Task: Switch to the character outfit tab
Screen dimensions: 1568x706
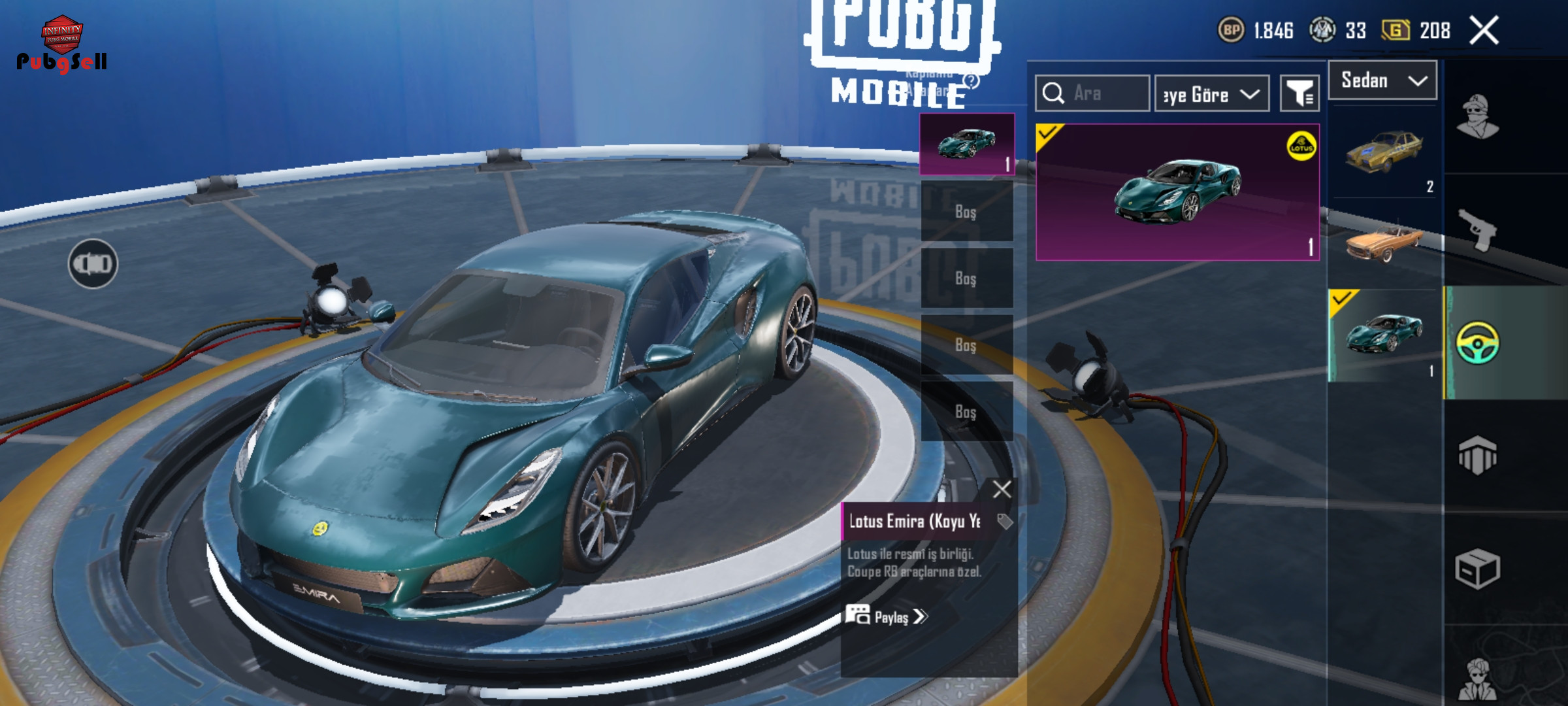Action: tap(1478, 118)
